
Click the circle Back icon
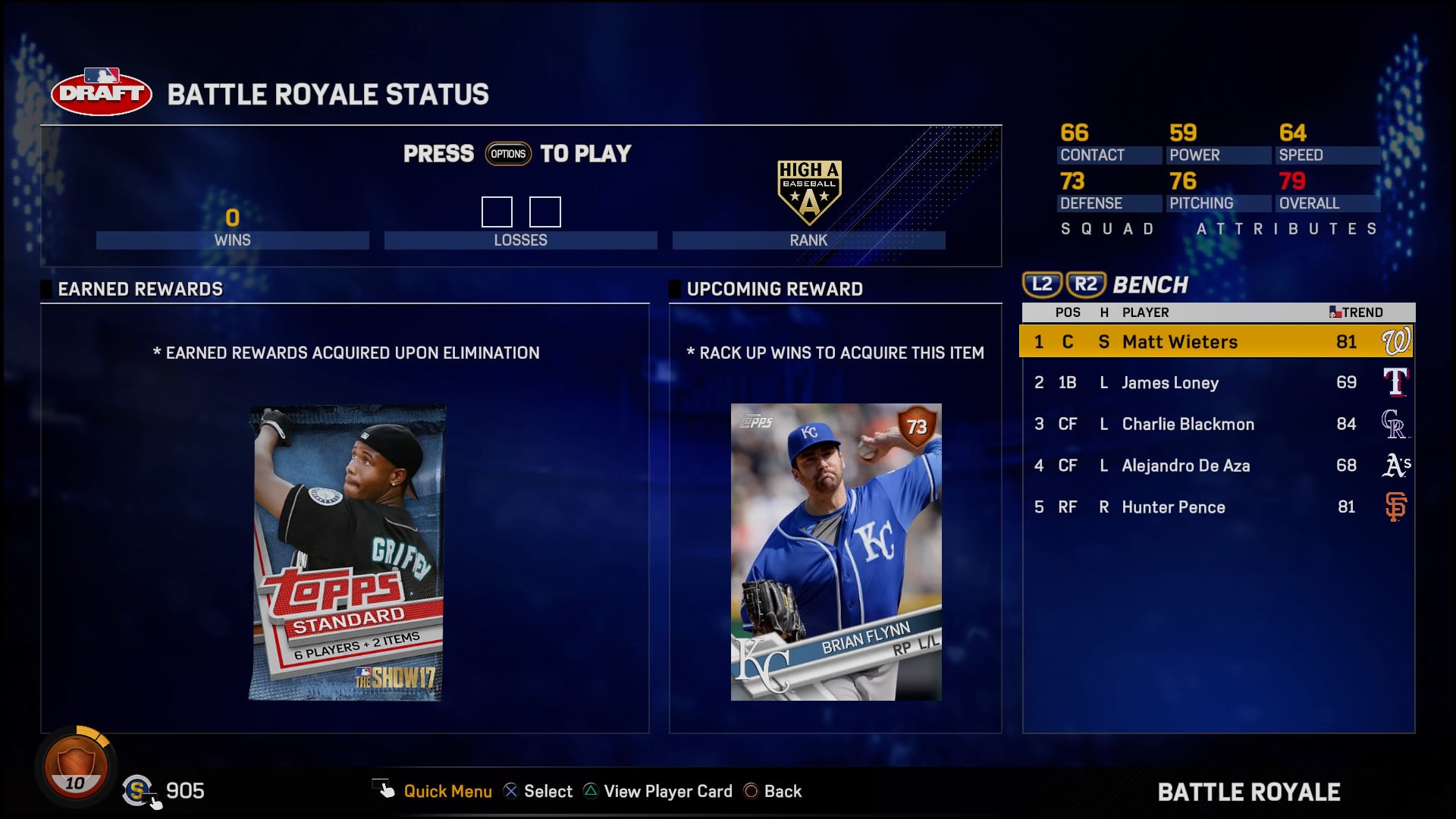[752, 791]
